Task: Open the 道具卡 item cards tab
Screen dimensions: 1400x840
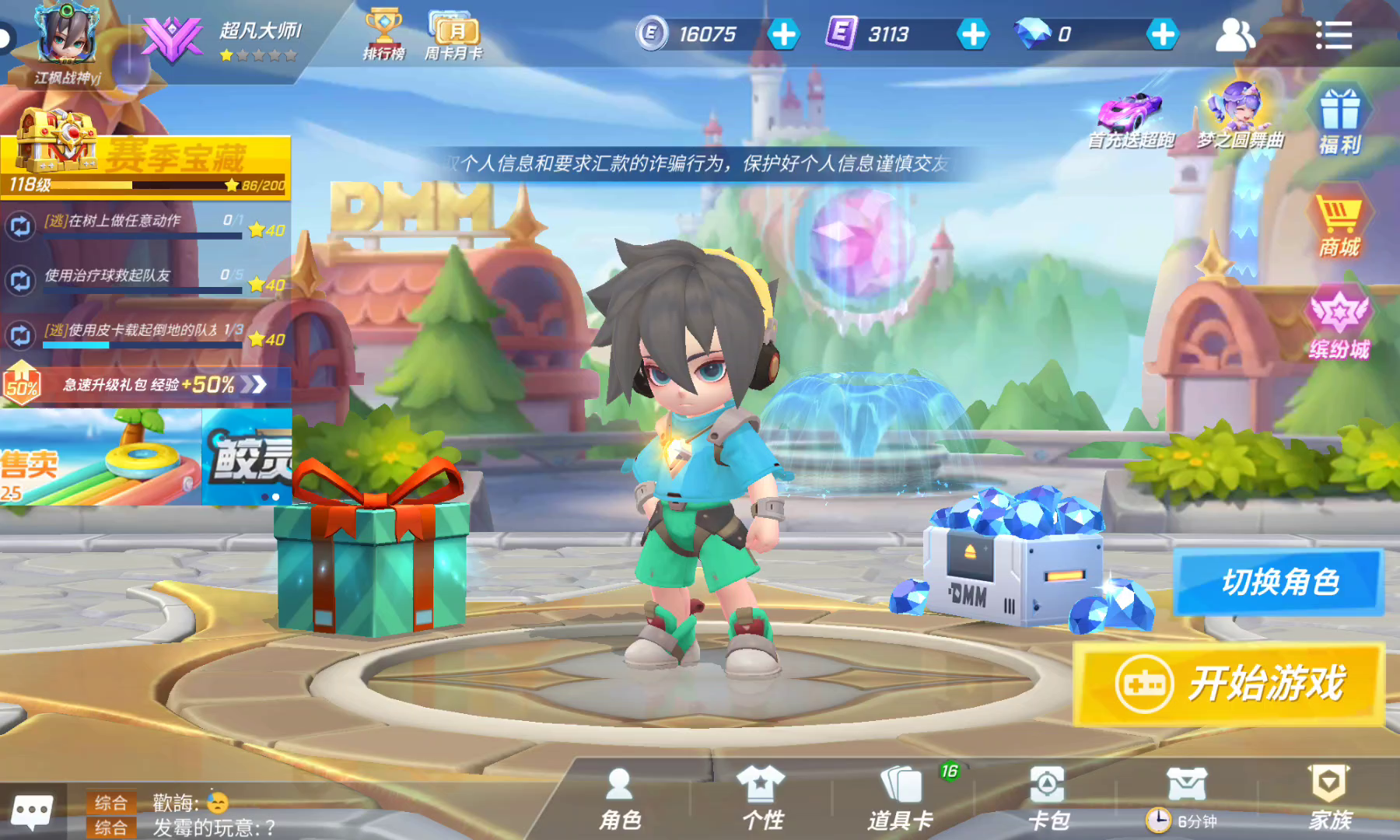Action: [901, 798]
